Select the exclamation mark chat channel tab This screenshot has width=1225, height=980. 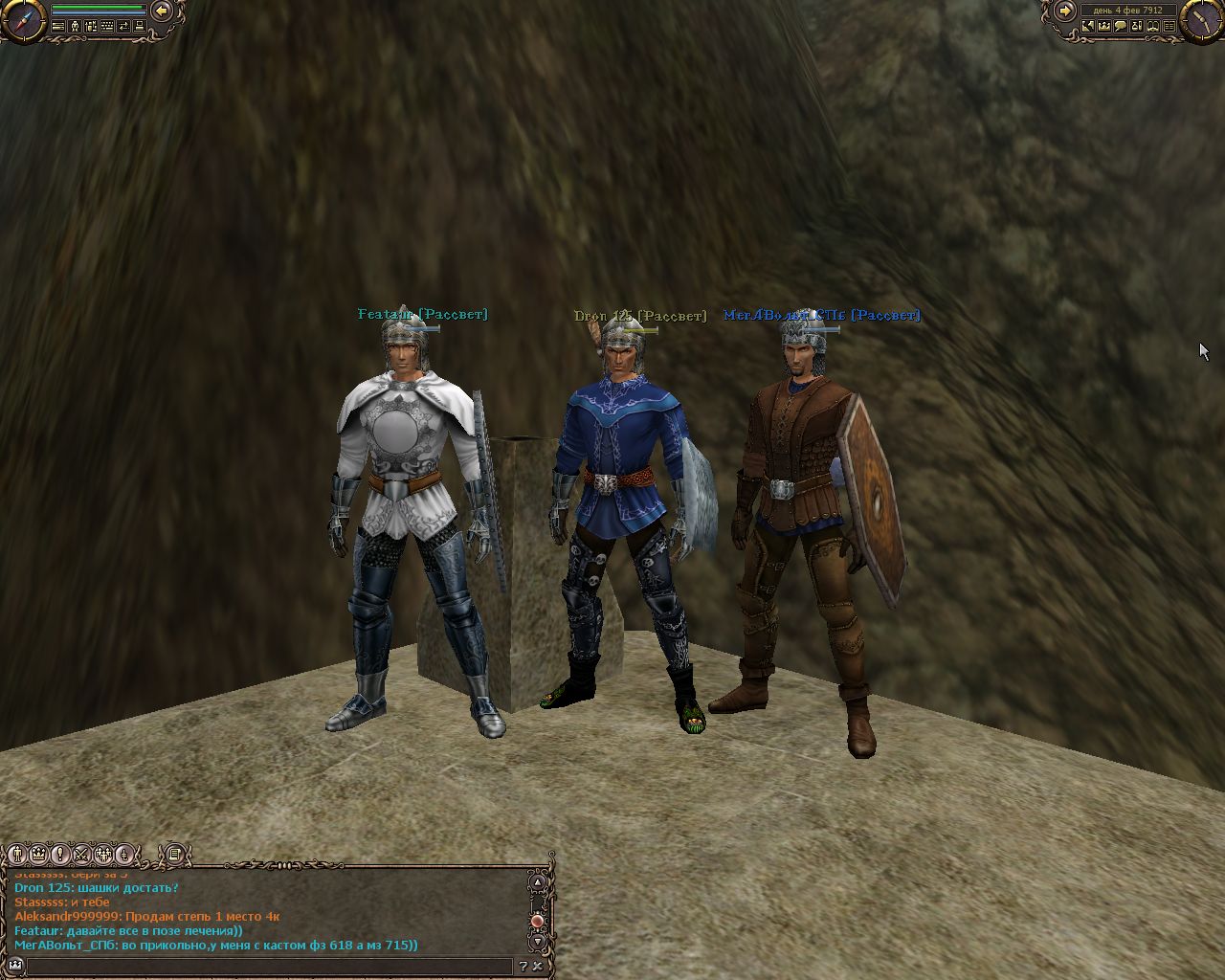point(60,853)
